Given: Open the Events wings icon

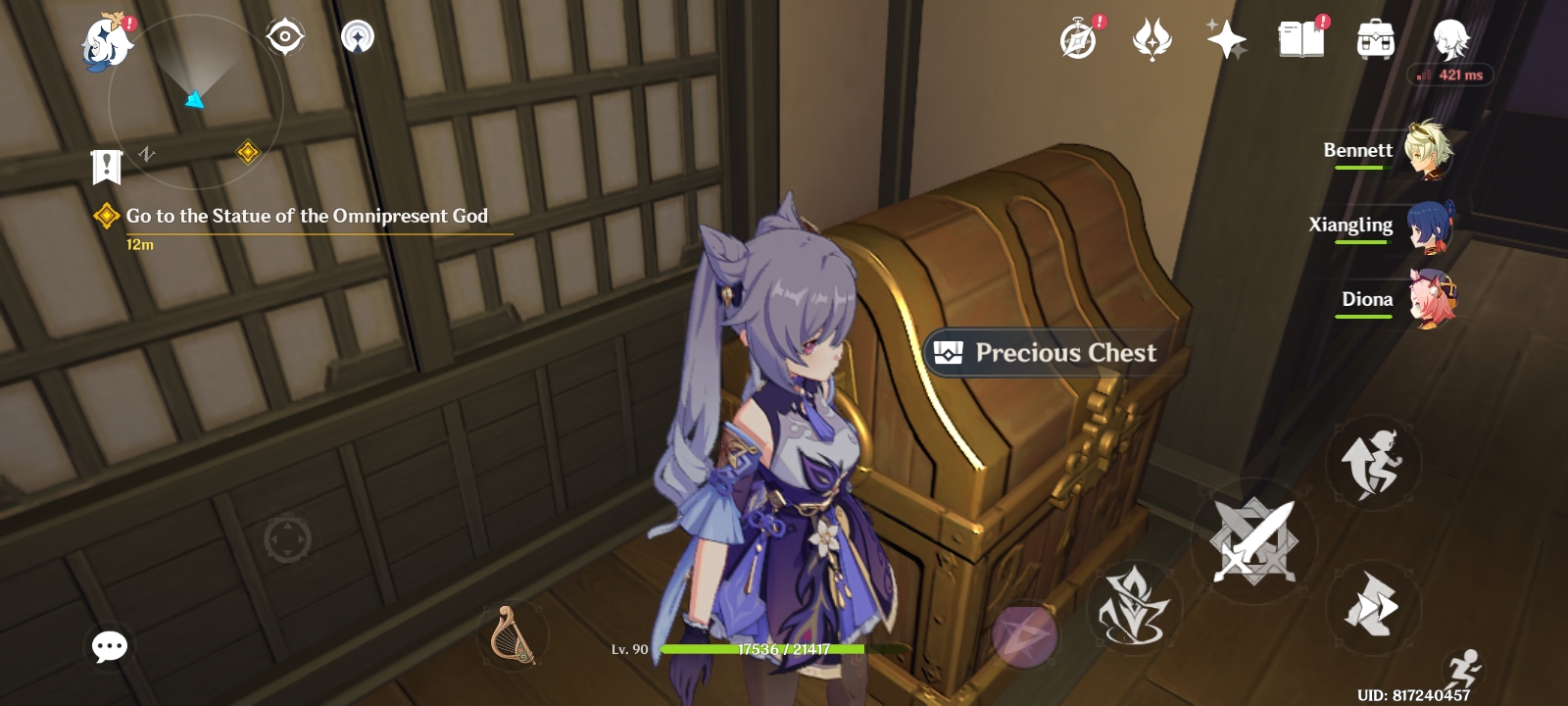Looking at the screenshot, I should 1152,39.
